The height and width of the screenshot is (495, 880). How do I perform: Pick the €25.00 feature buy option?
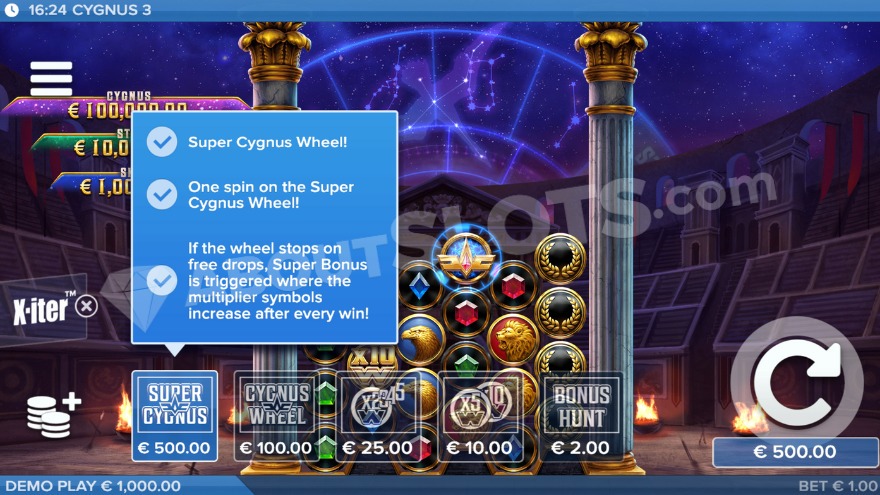point(378,416)
